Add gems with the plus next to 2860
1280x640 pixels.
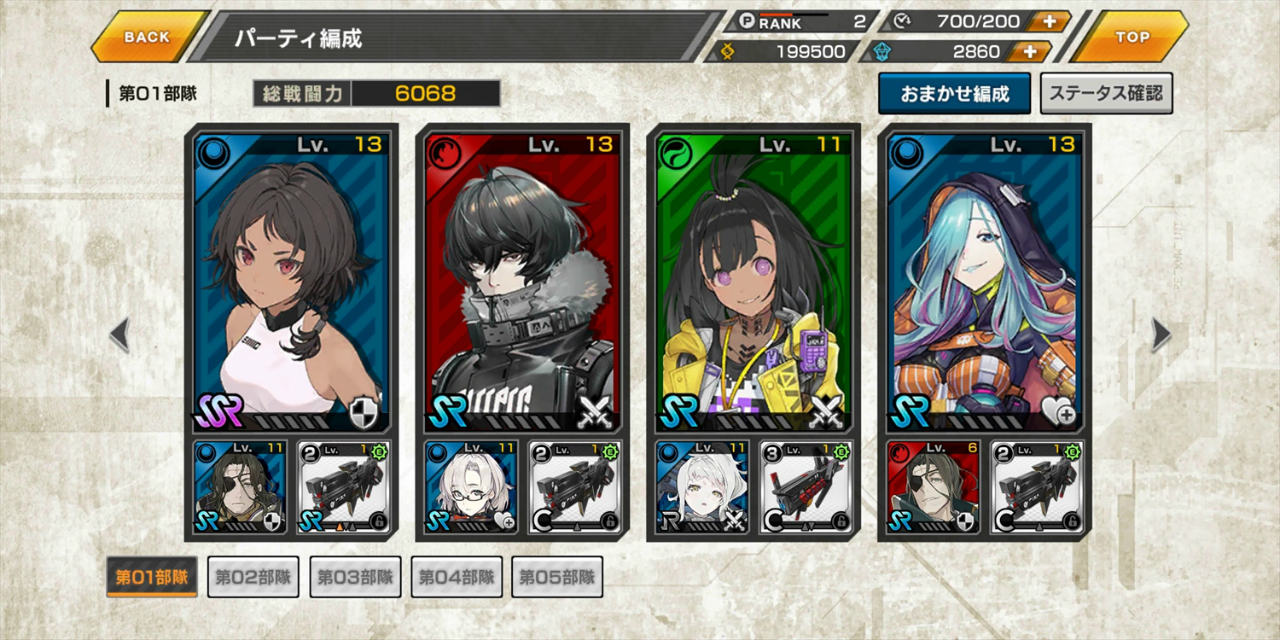click(x=1029, y=52)
